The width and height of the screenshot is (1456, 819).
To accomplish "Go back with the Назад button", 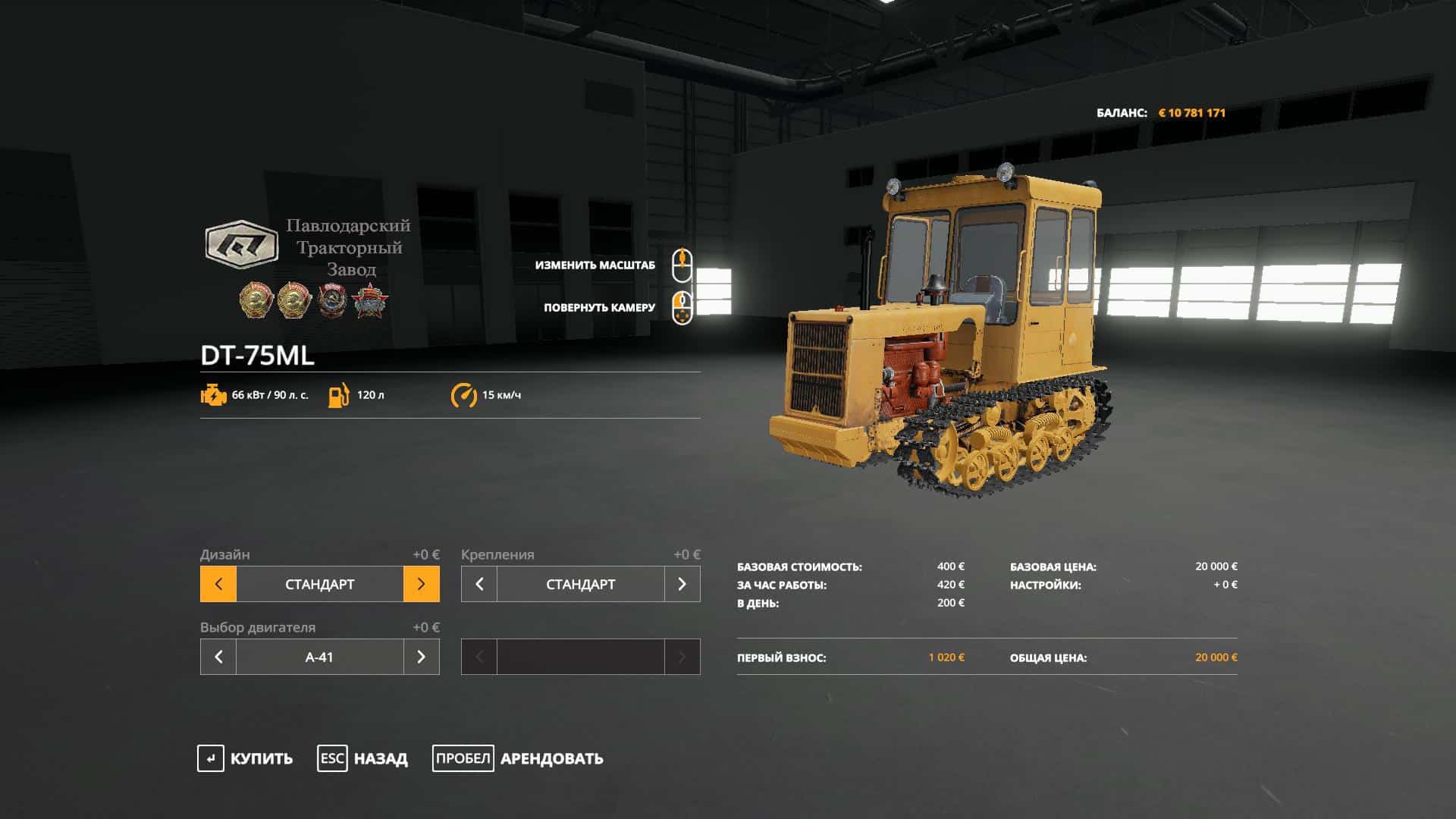I will 362,758.
